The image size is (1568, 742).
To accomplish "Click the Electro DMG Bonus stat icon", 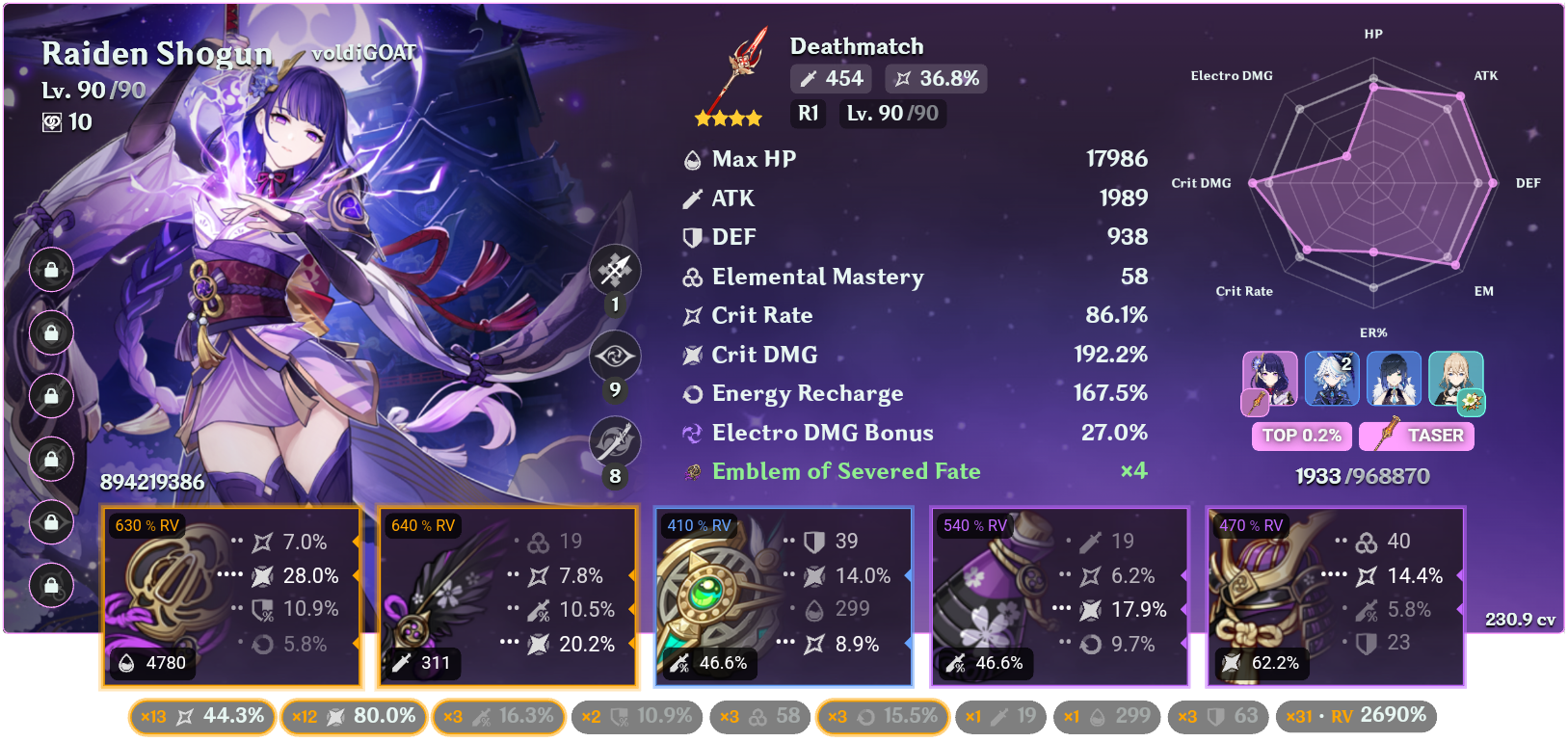I will [690, 433].
